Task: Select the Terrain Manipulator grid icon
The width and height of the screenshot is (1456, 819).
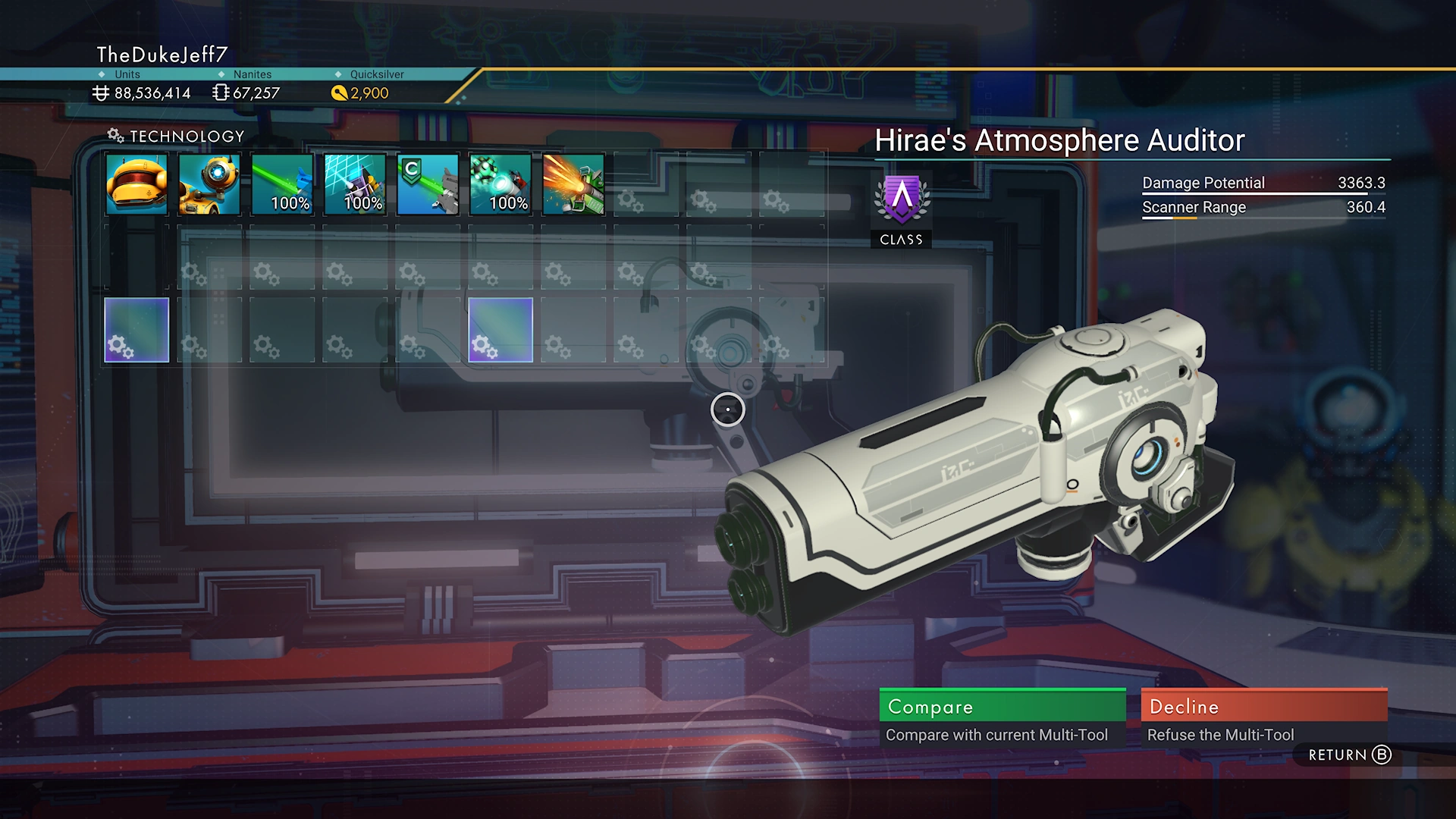Action: click(x=355, y=185)
